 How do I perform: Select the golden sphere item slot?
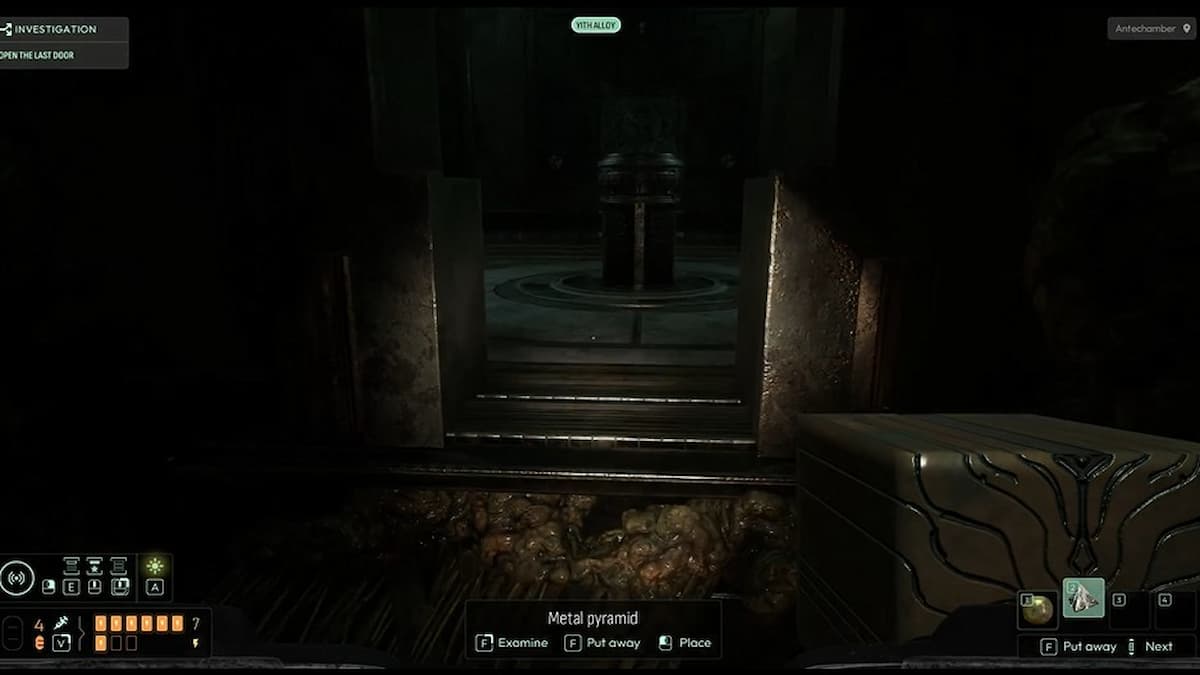tap(1038, 608)
